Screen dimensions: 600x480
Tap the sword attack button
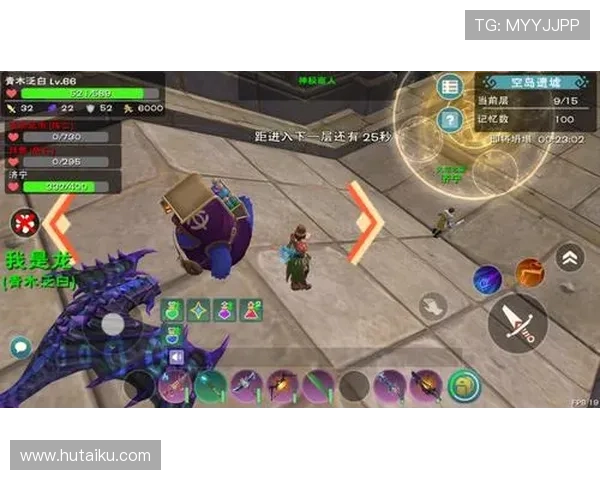pos(517,322)
